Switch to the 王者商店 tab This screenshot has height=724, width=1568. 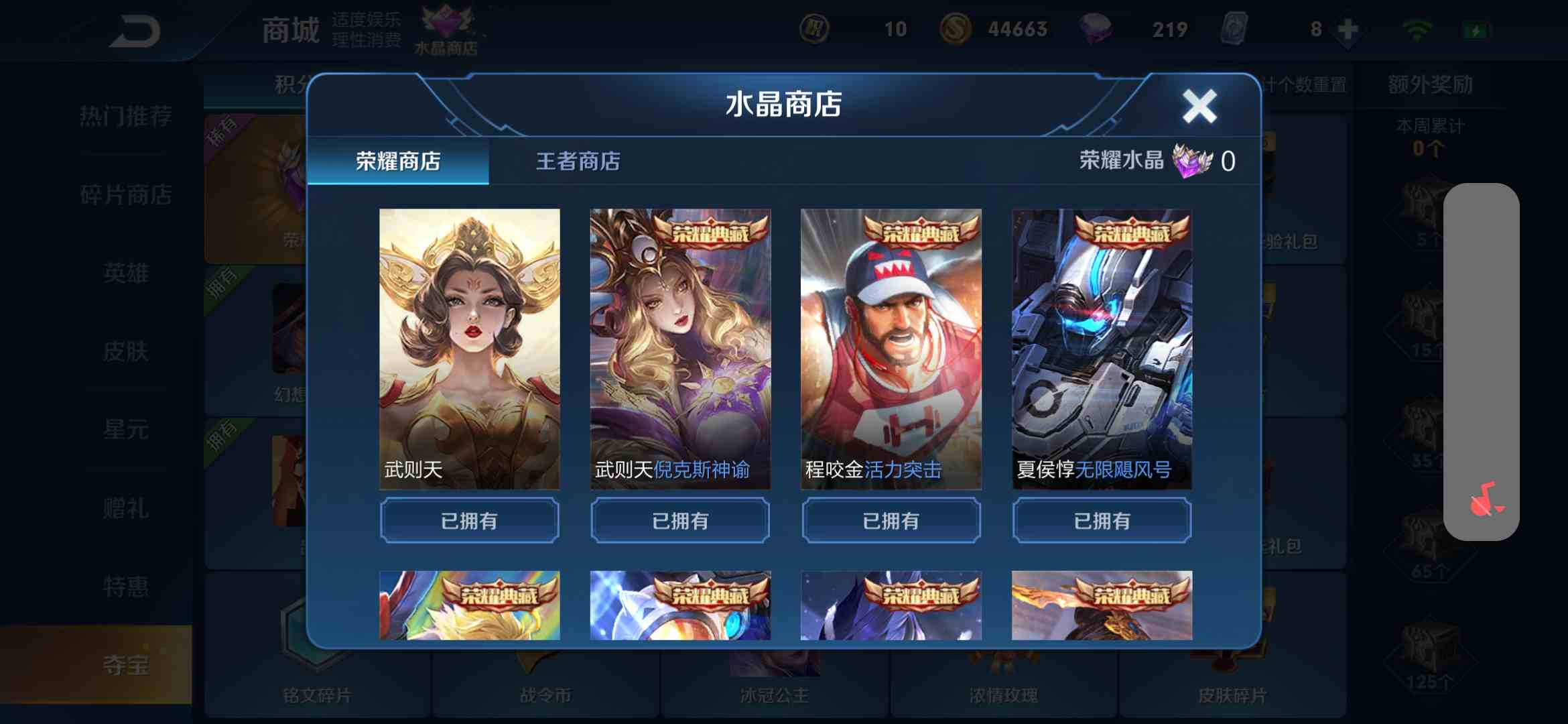pos(578,161)
